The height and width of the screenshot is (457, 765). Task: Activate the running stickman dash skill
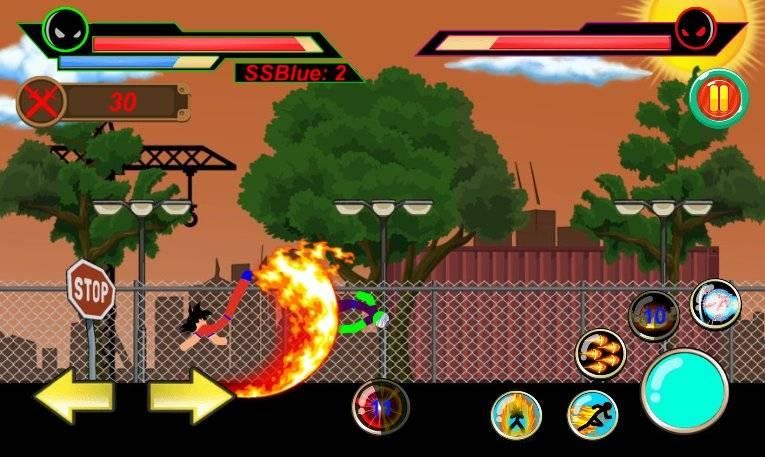pos(592,414)
